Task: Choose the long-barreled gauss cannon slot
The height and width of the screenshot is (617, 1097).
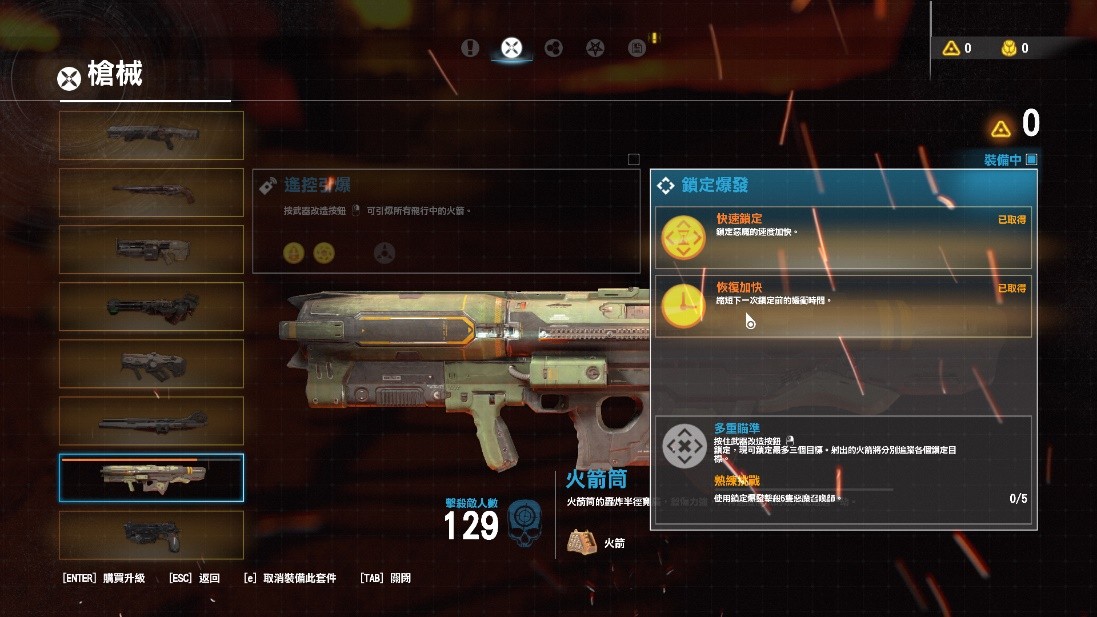Action: coord(151,421)
